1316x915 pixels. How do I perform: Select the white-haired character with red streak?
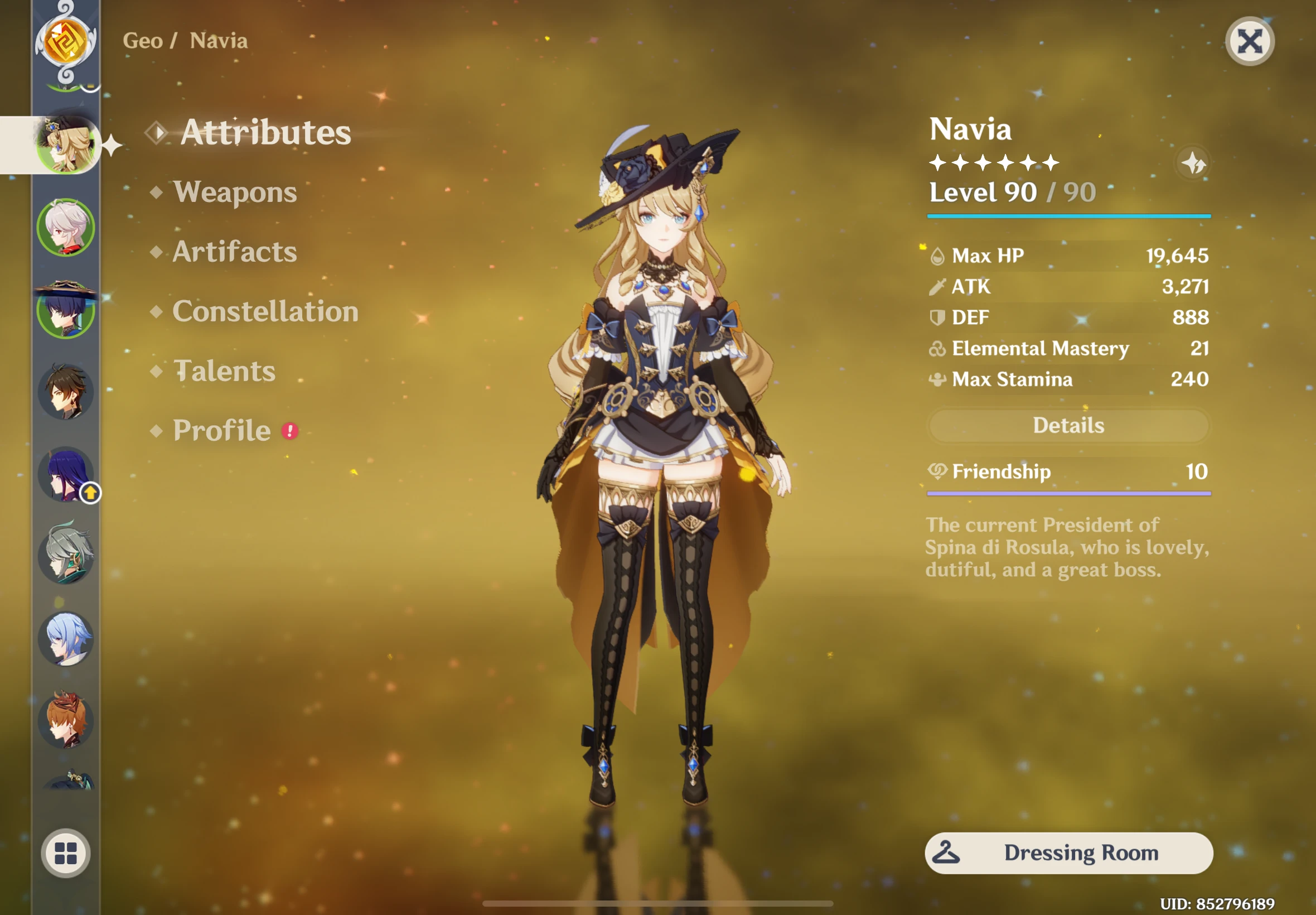66,228
